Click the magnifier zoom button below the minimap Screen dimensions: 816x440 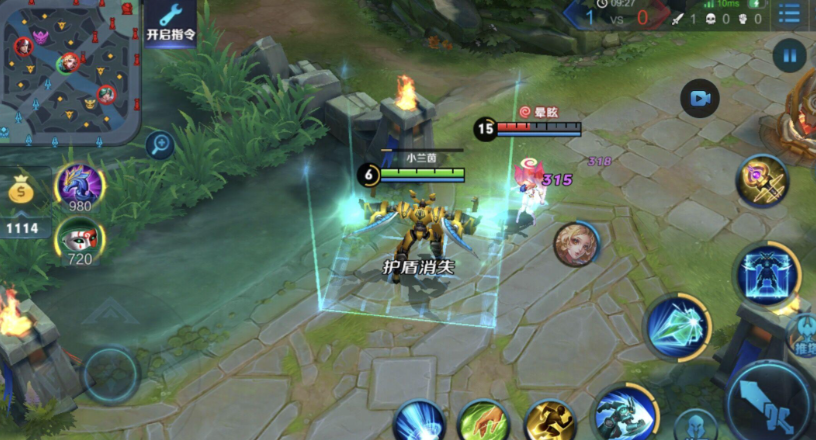[x=159, y=145]
